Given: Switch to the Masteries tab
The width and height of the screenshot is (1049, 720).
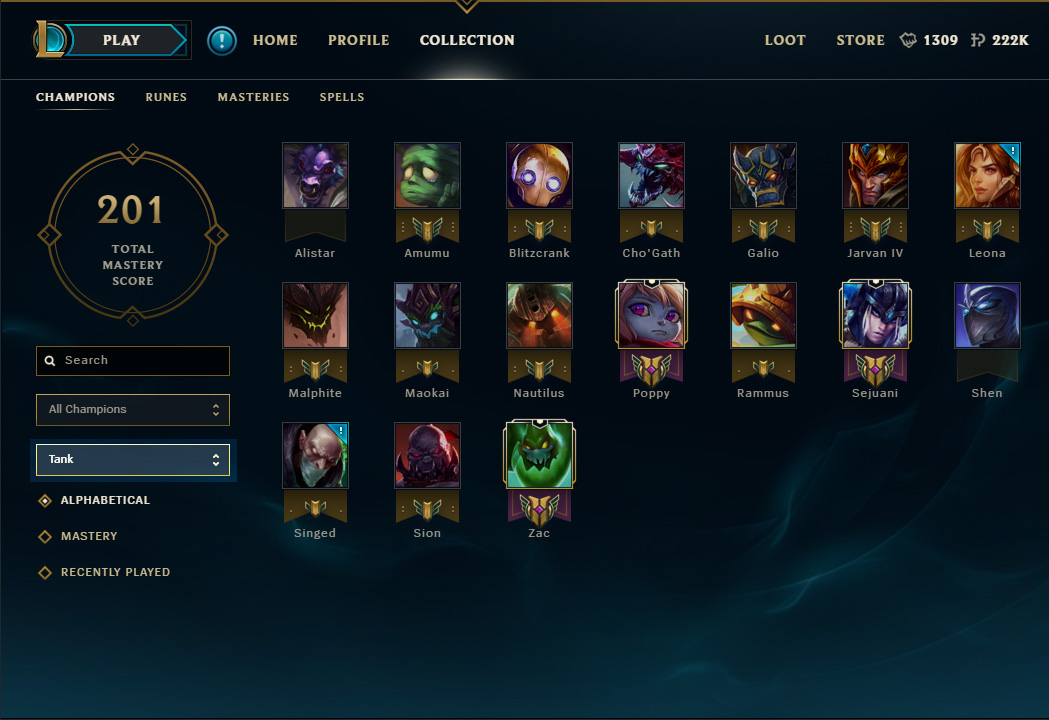Looking at the screenshot, I should (253, 97).
